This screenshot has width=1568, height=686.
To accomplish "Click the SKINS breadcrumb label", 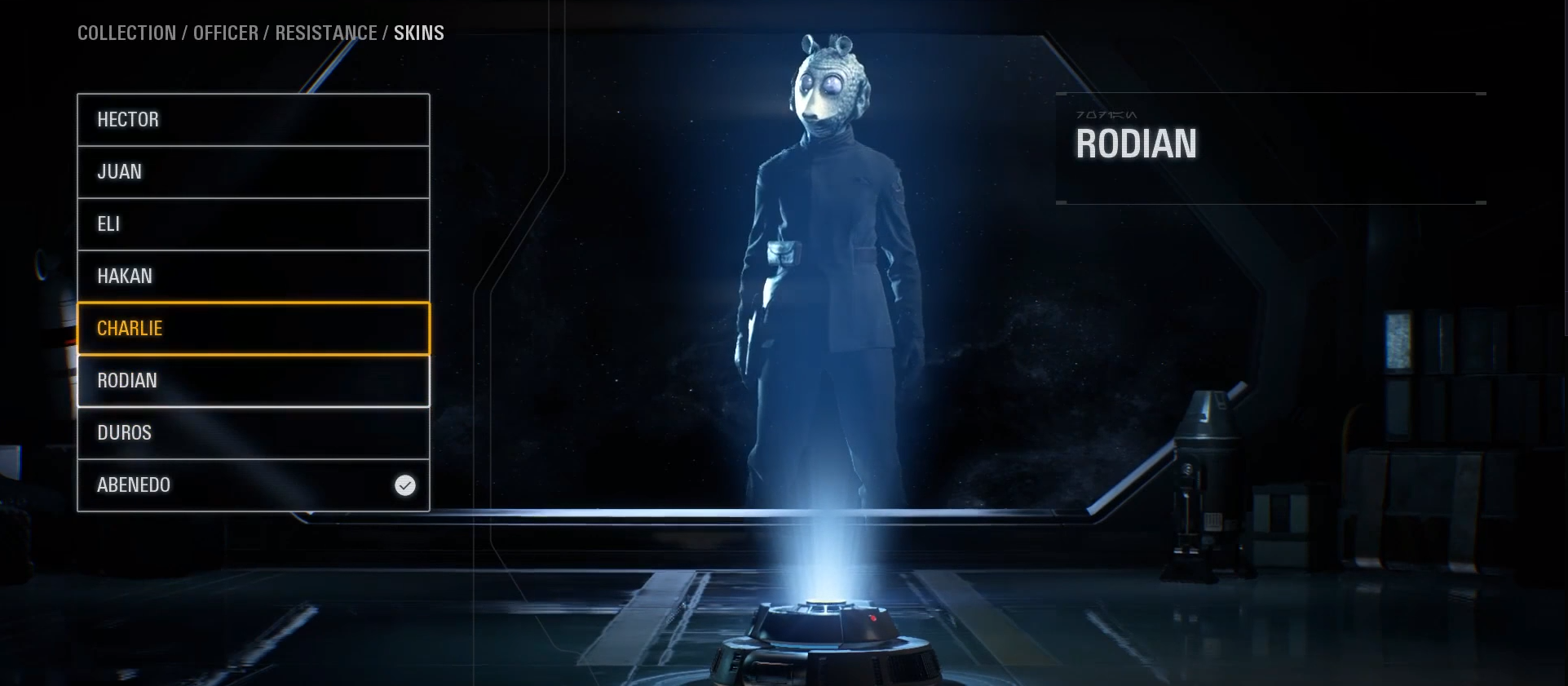I will coord(418,33).
